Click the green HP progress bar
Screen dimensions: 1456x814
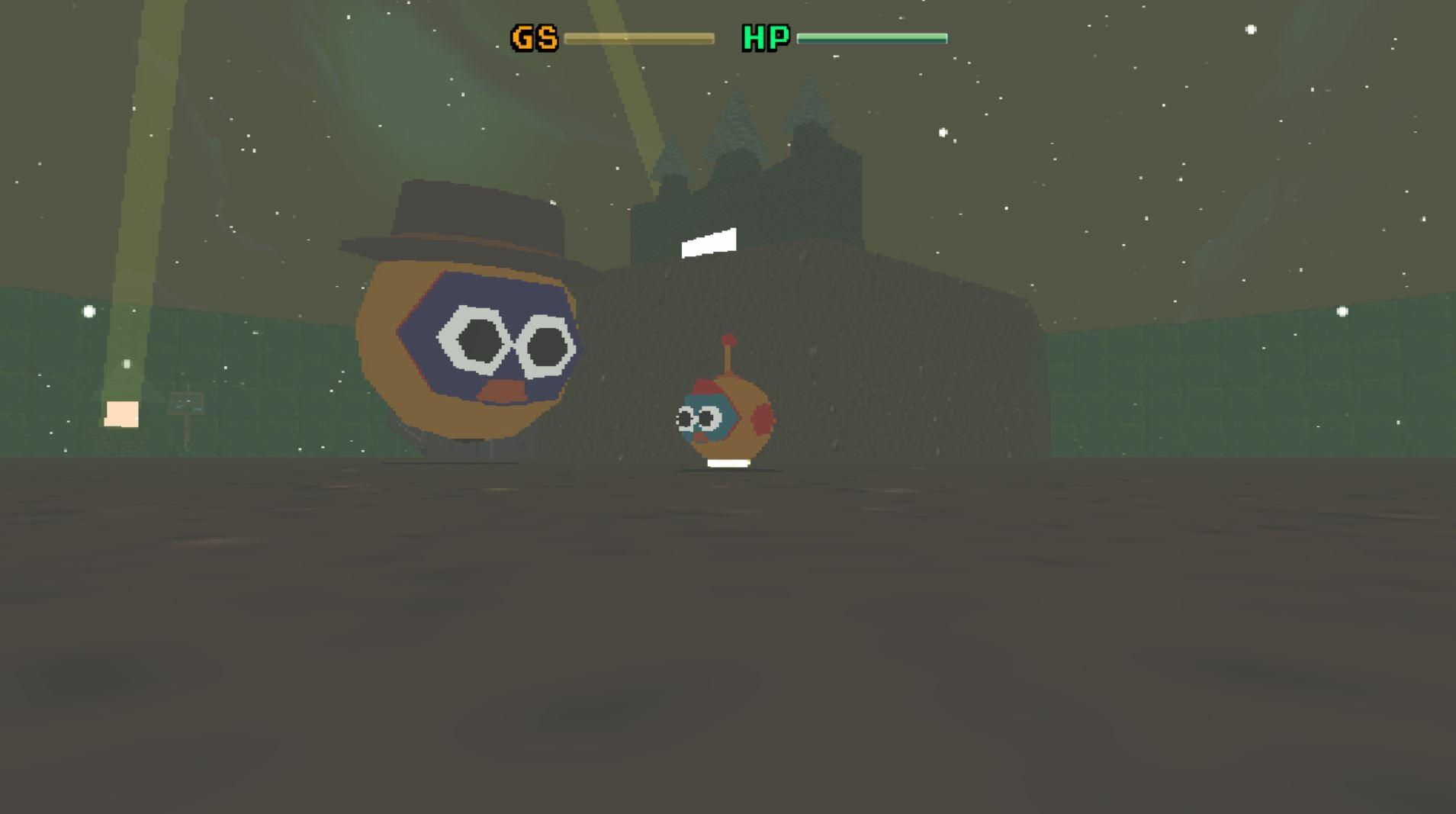872,36
